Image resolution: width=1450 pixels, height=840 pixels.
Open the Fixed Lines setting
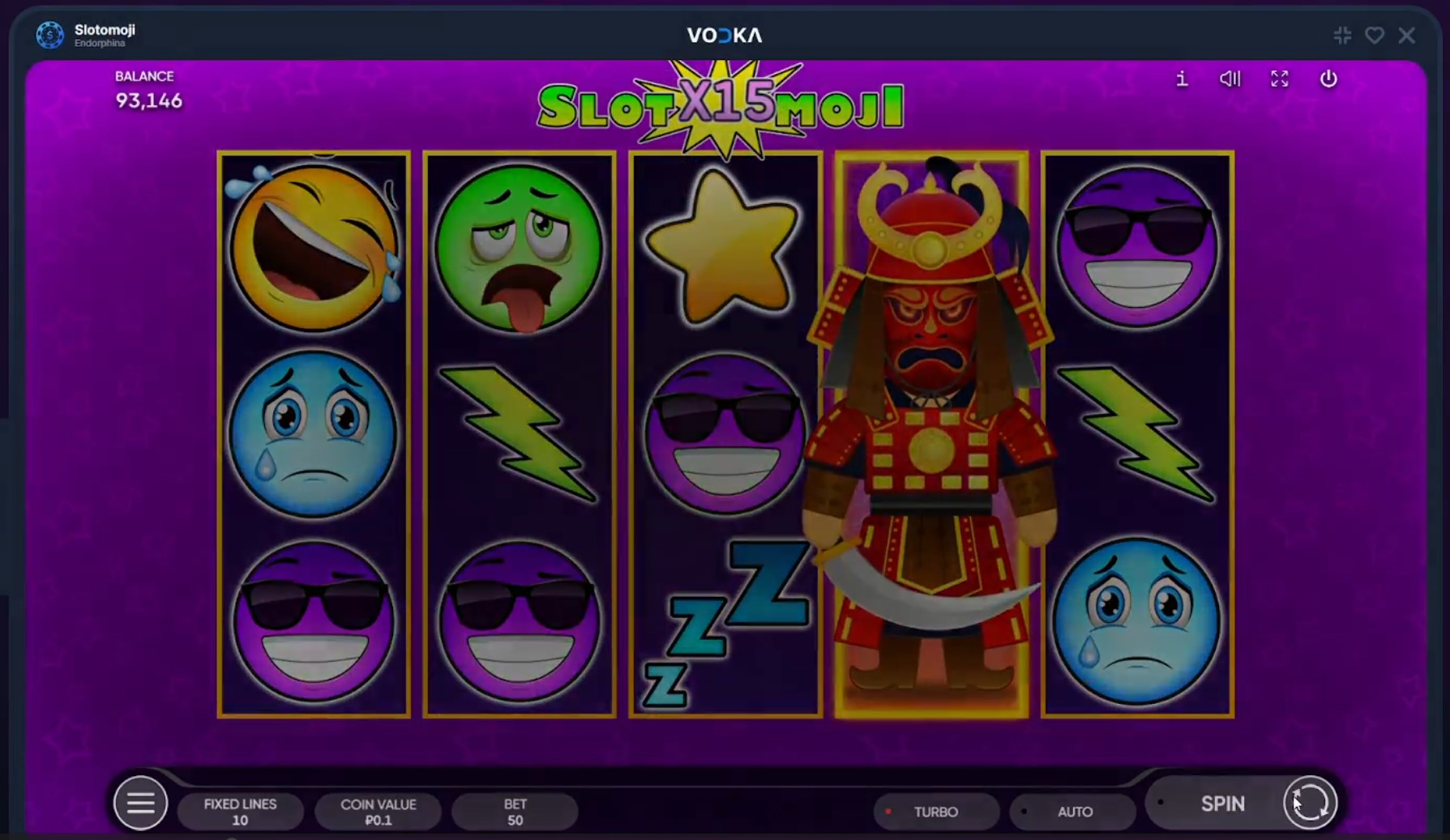pyautogui.click(x=240, y=812)
